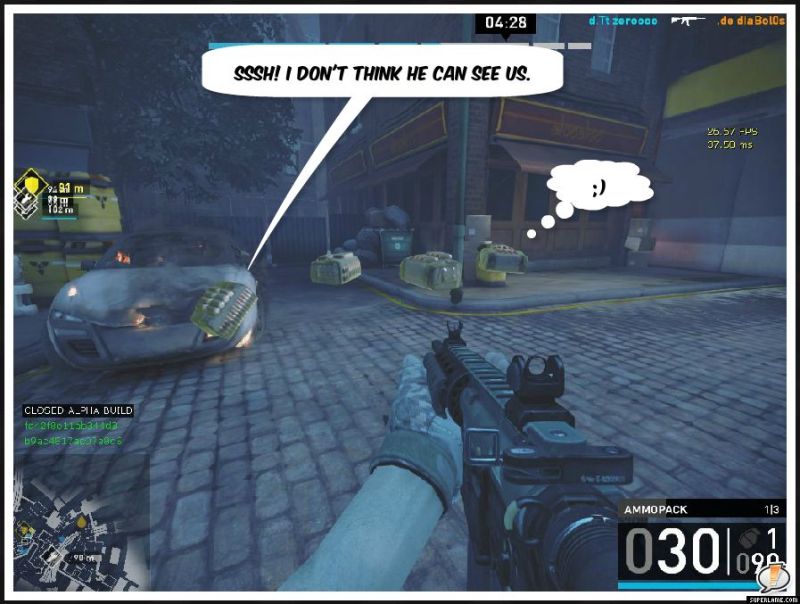Click the minimap
800x604 pixels.
pyautogui.click(x=82, y=520)
